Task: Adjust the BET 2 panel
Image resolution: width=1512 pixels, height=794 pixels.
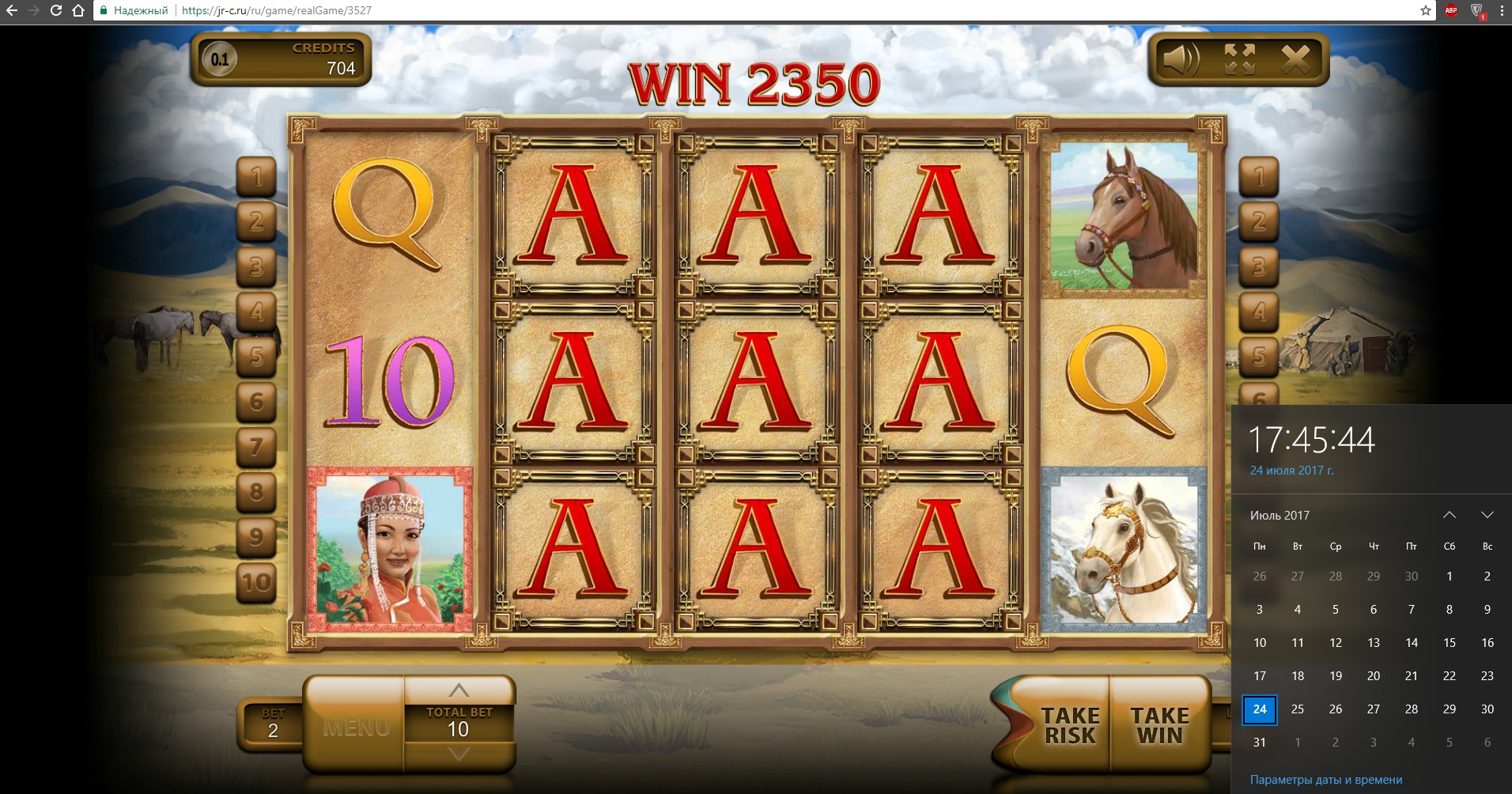Action: [272, 724]
